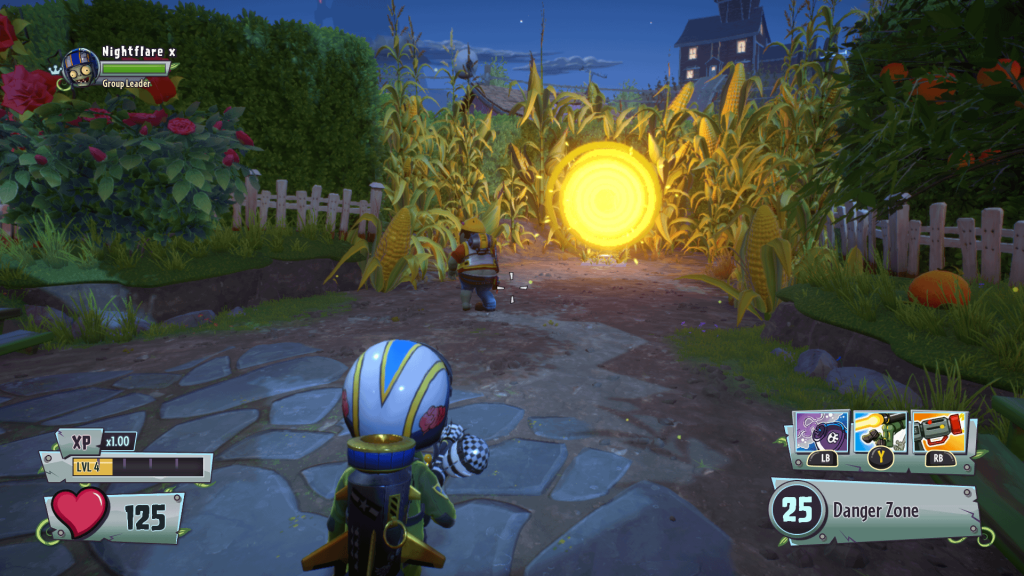The height and width of the screenshot is (576, 1024).
Task: Activate the purple stink cloud ability
Action: 821,431
